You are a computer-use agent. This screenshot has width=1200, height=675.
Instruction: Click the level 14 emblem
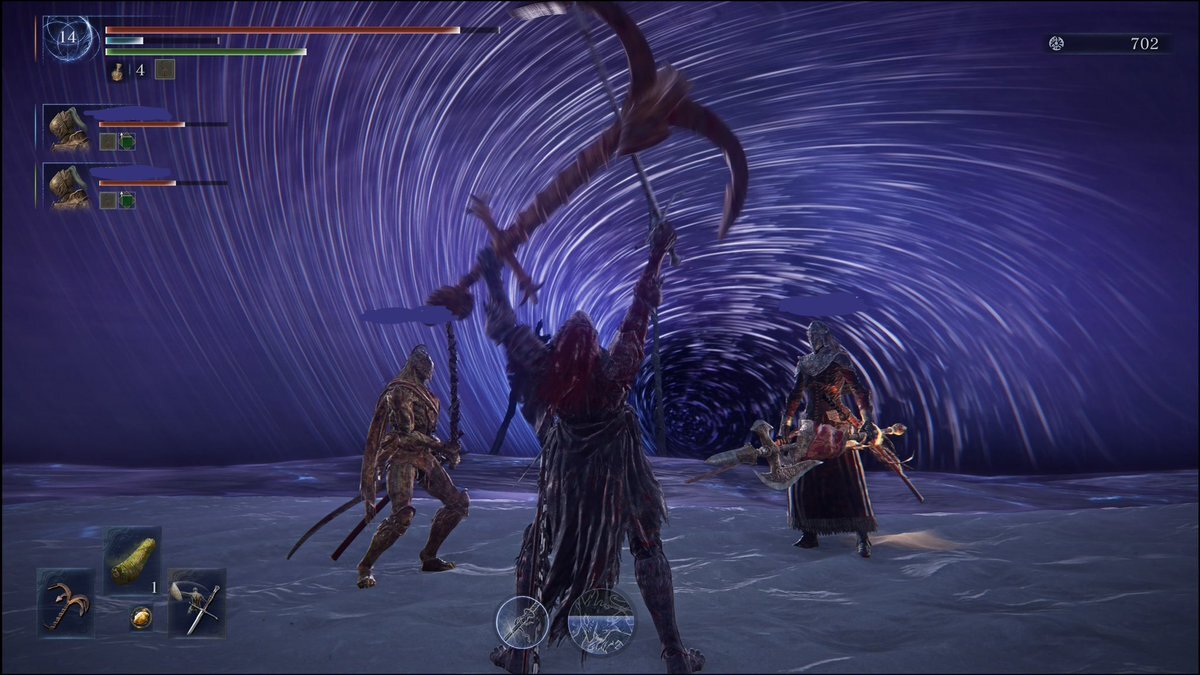click(68, 38)
